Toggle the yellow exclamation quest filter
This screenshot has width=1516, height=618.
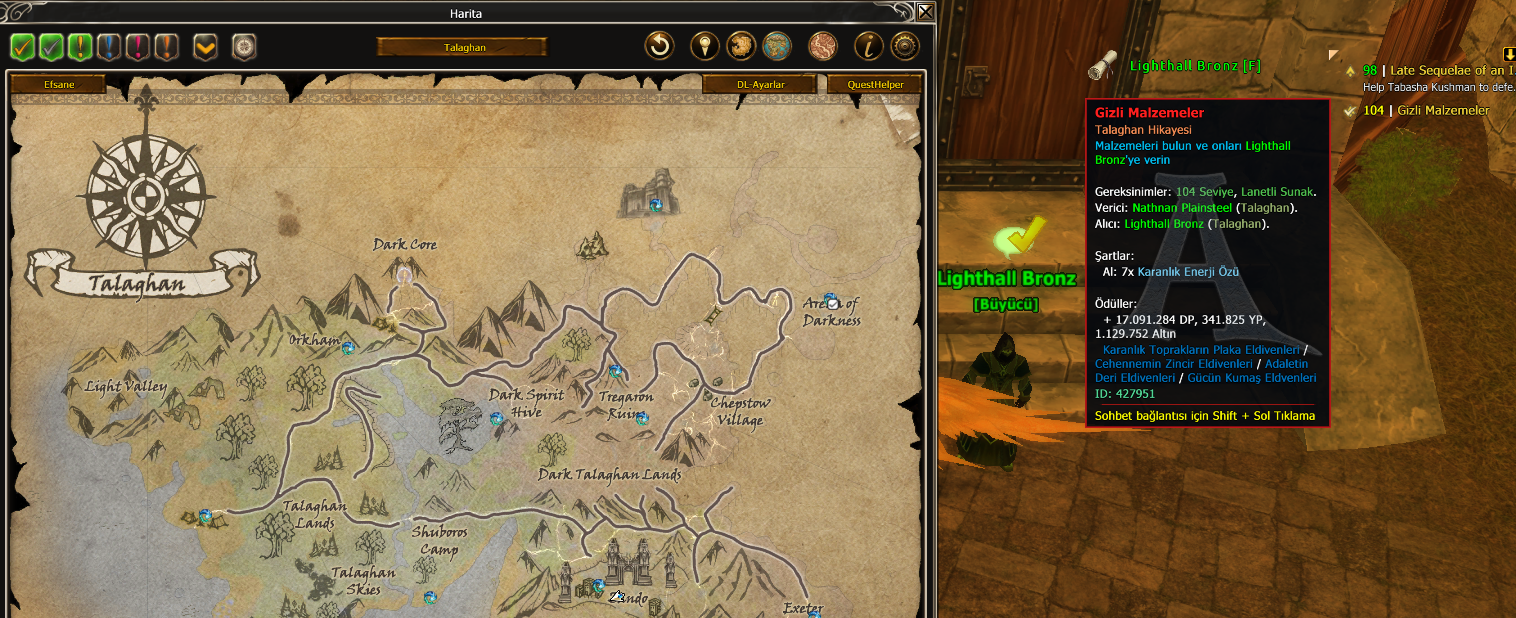coord(80,47)
